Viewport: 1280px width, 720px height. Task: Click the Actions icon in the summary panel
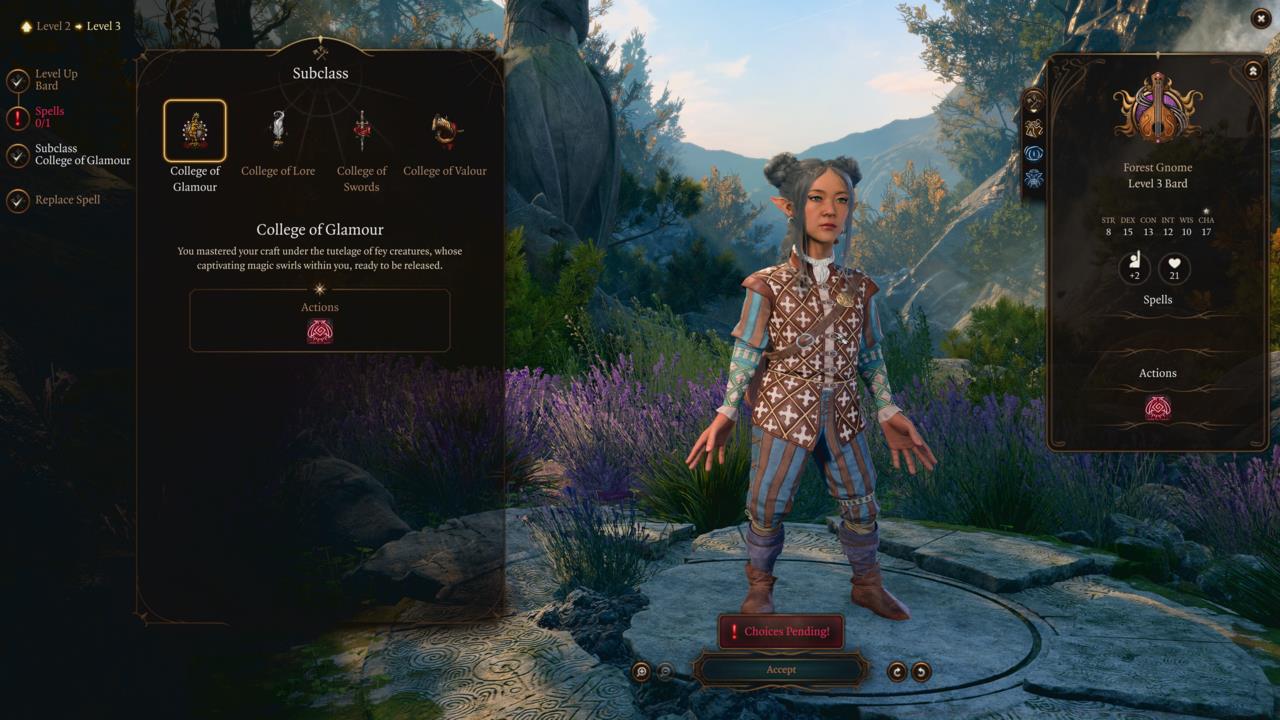1157,406
